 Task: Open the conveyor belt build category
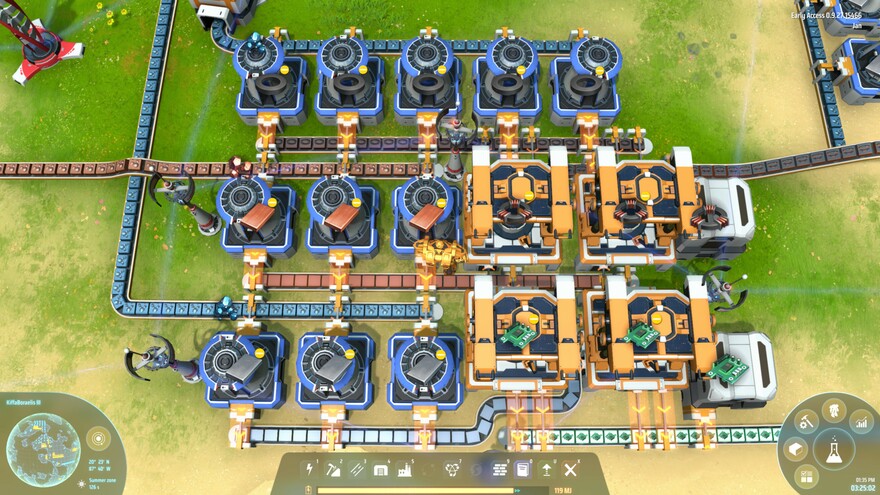click(x=357, y=469)
